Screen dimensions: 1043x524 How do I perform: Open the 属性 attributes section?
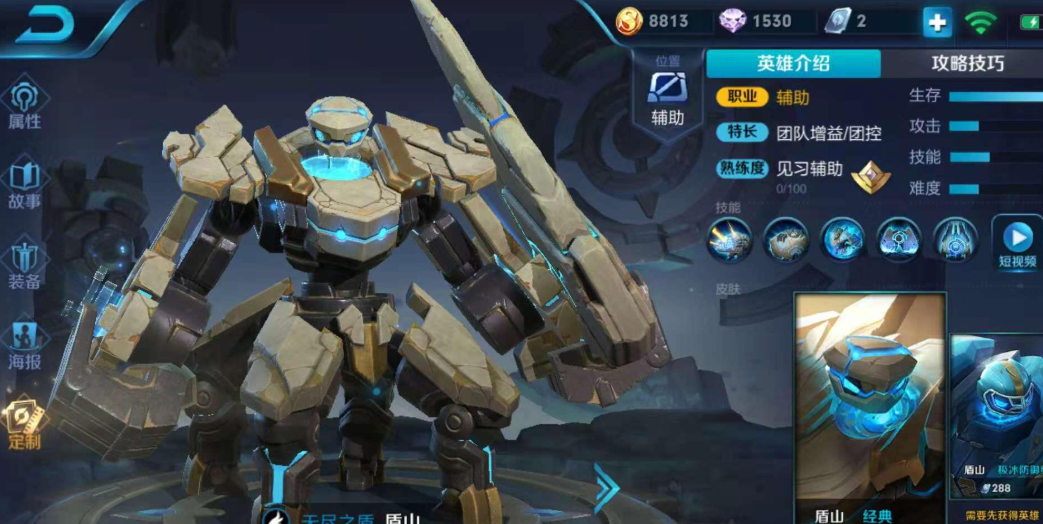click(24, 105)
